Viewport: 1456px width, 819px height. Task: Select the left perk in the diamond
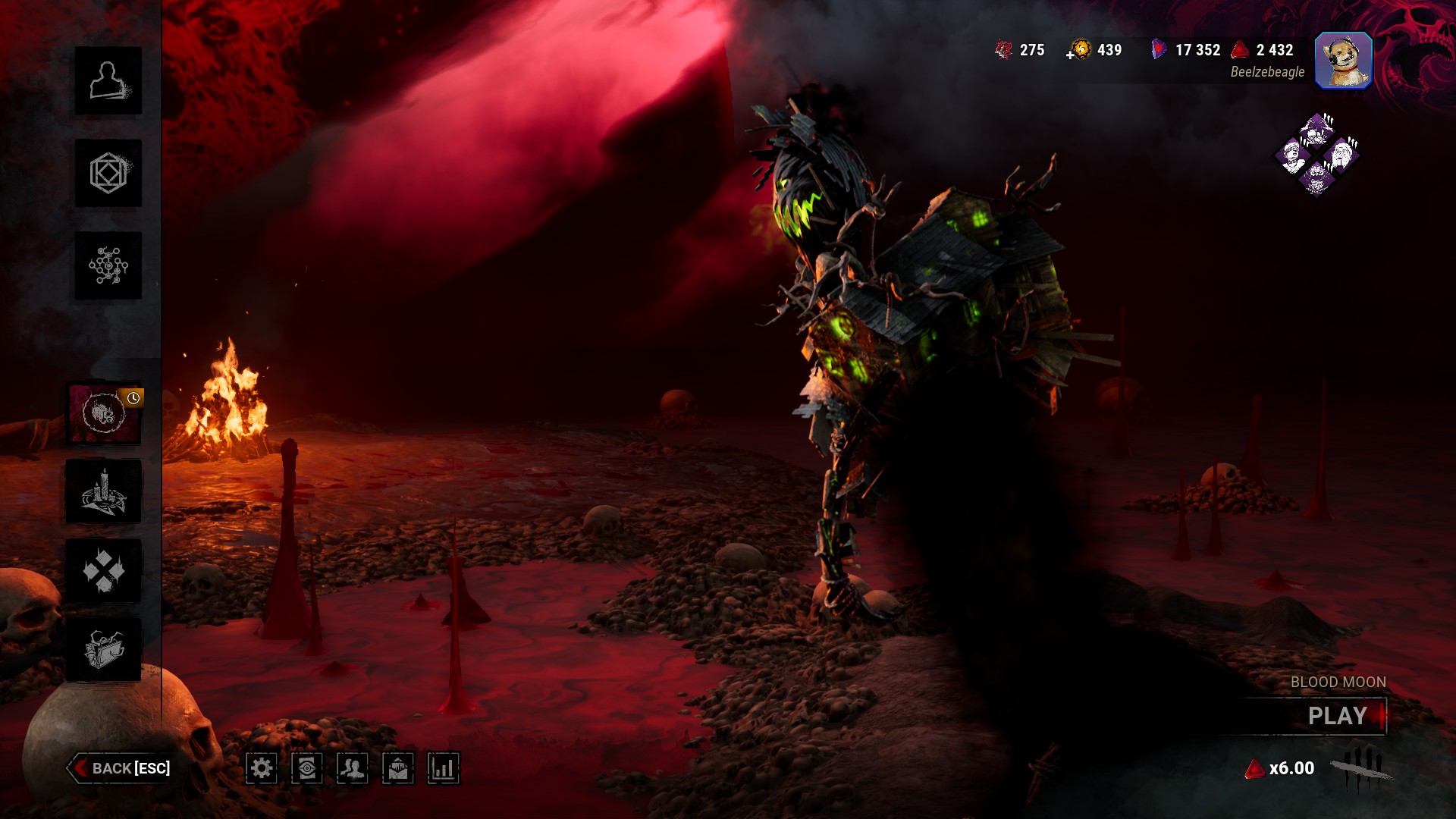point(1293,155)
